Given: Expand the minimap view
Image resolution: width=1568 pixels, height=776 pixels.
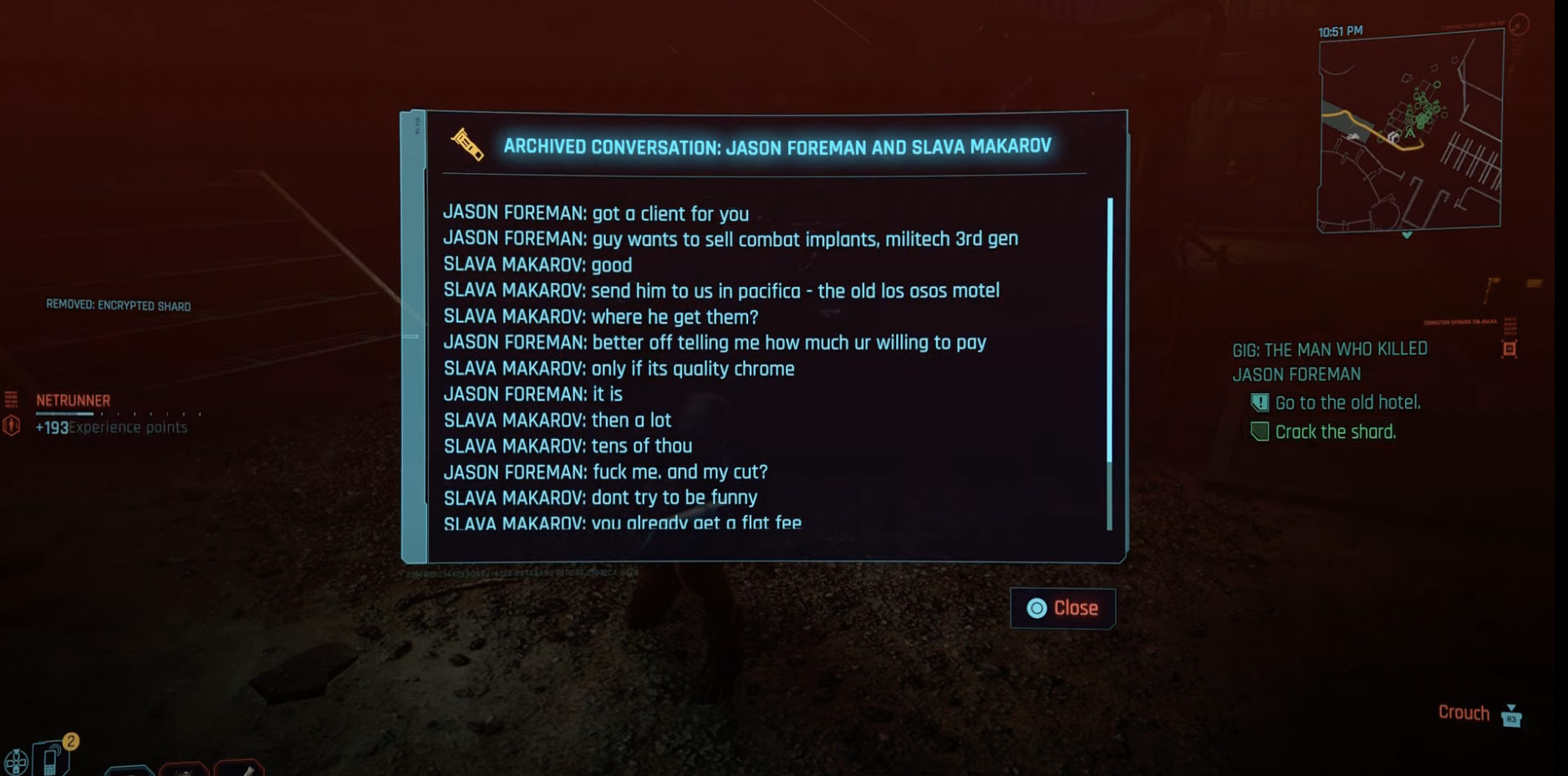Looking at the screenshot, I should point(1410,130).
